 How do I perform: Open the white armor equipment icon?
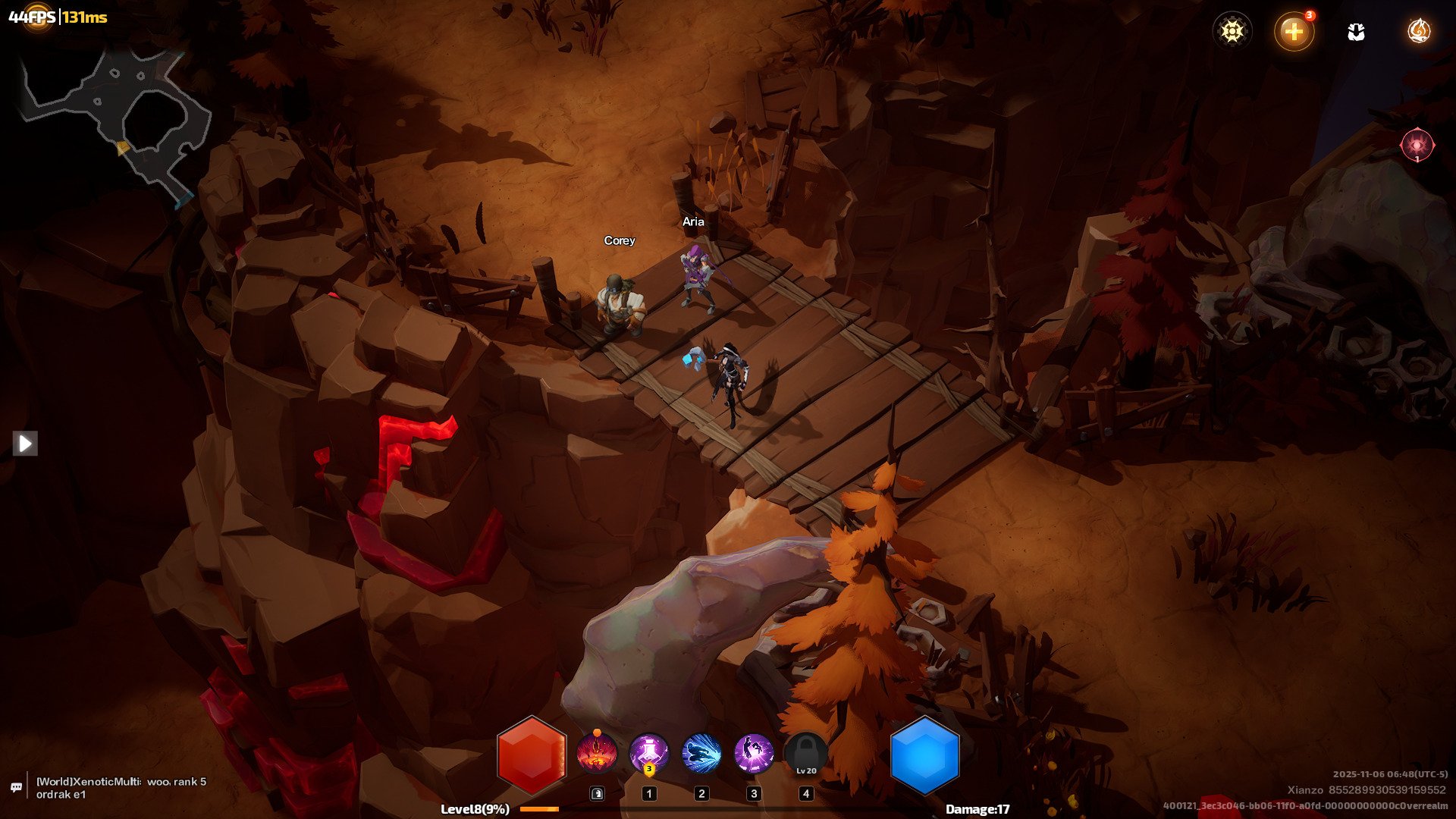[1356, 32]
